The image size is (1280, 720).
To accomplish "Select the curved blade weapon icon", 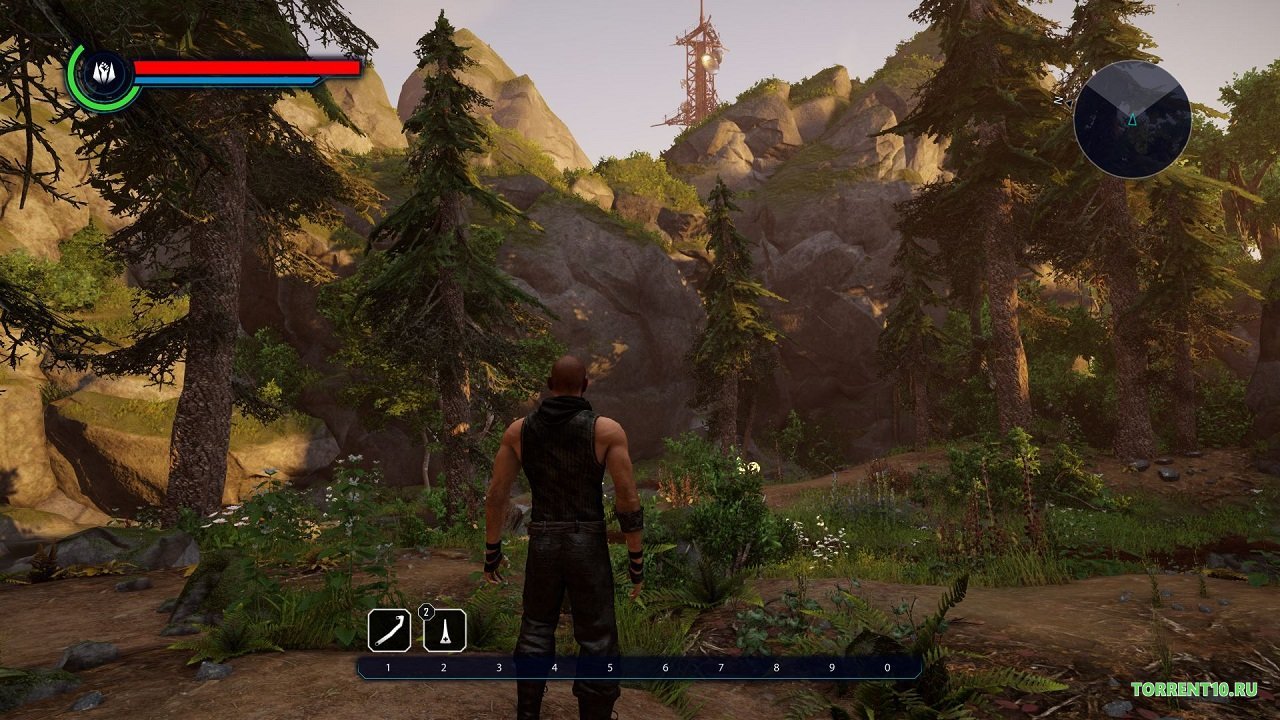I will (x=389, y=630).
